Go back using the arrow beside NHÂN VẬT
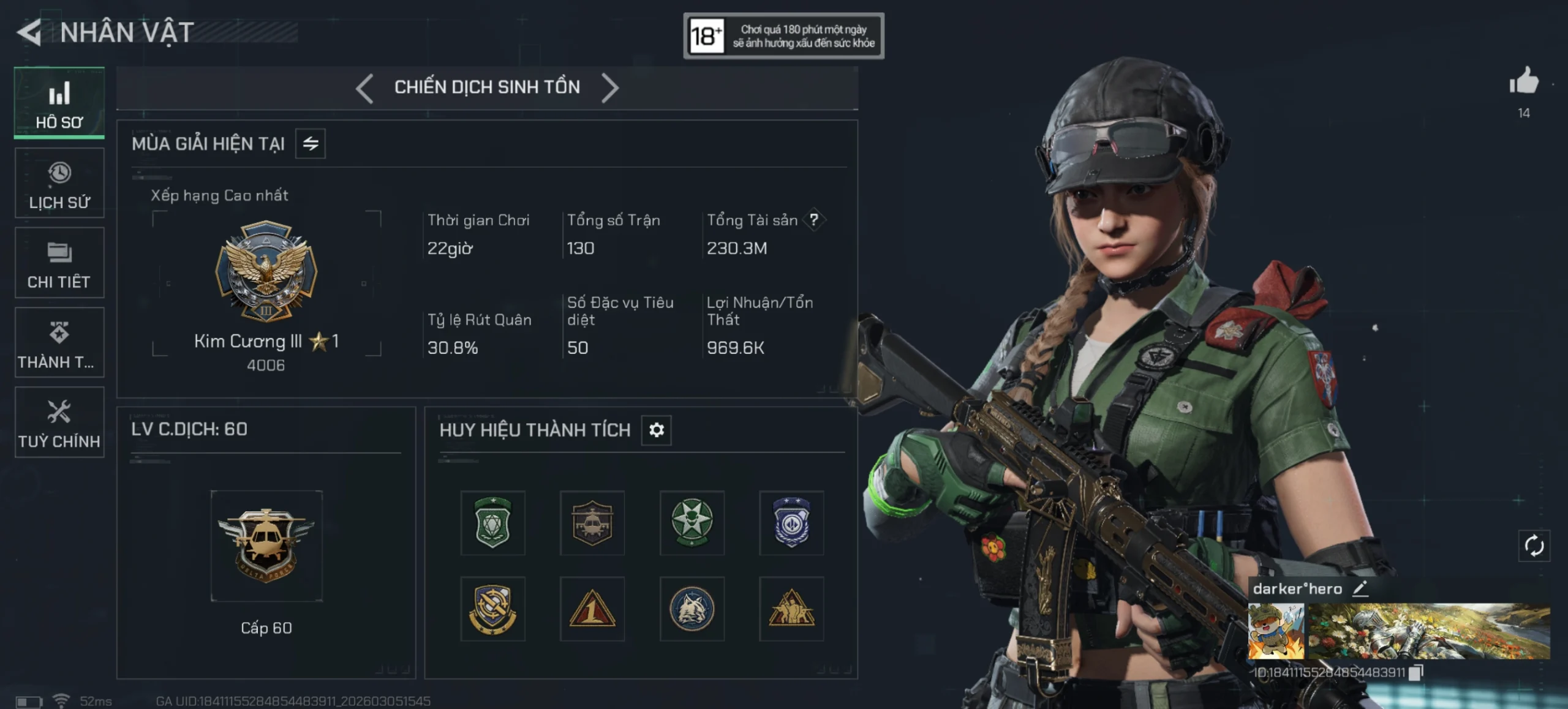 [x=29, y=32]
